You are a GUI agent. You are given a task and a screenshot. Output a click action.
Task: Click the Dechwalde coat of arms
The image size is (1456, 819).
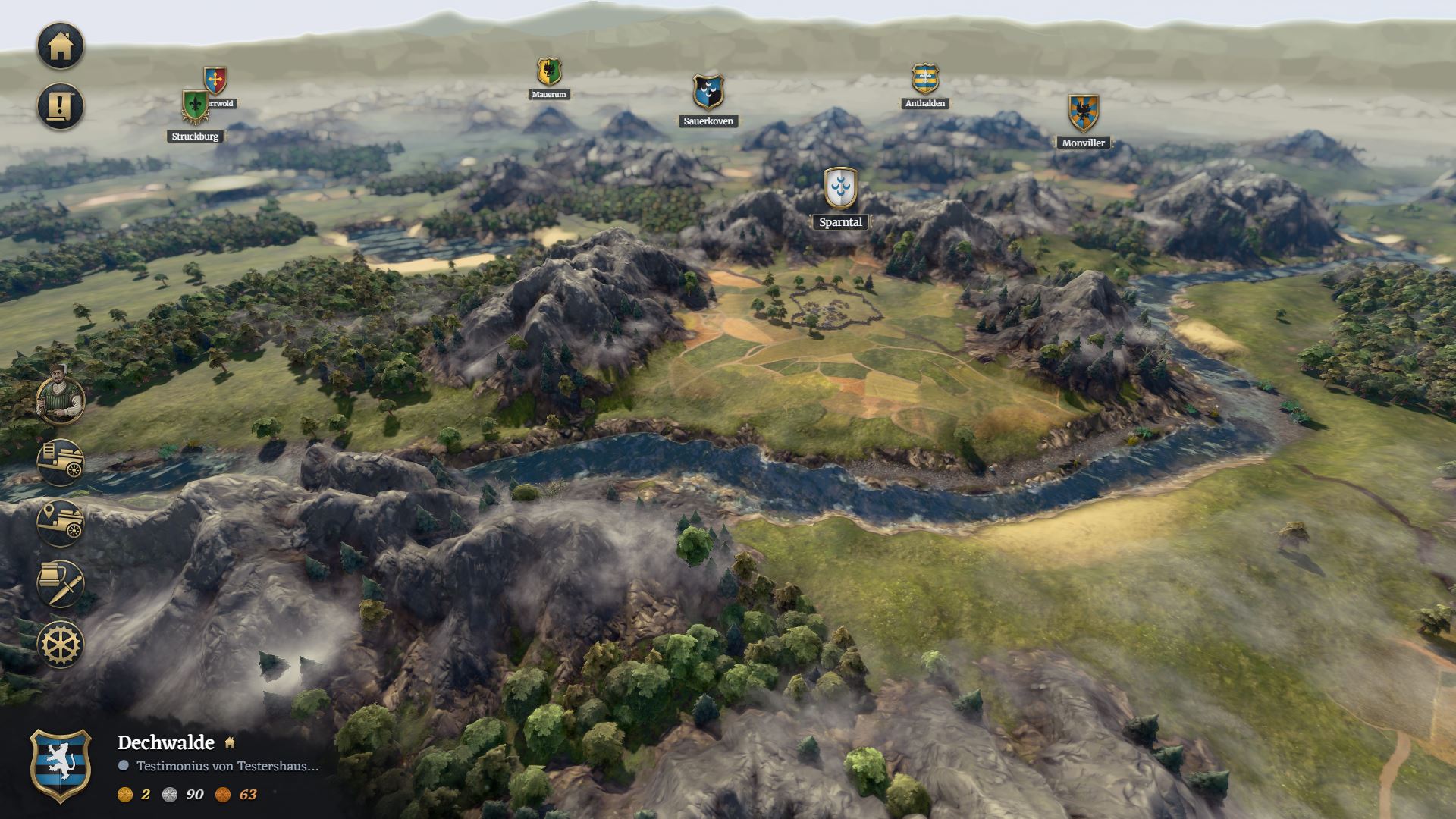[x=61, y=766]
